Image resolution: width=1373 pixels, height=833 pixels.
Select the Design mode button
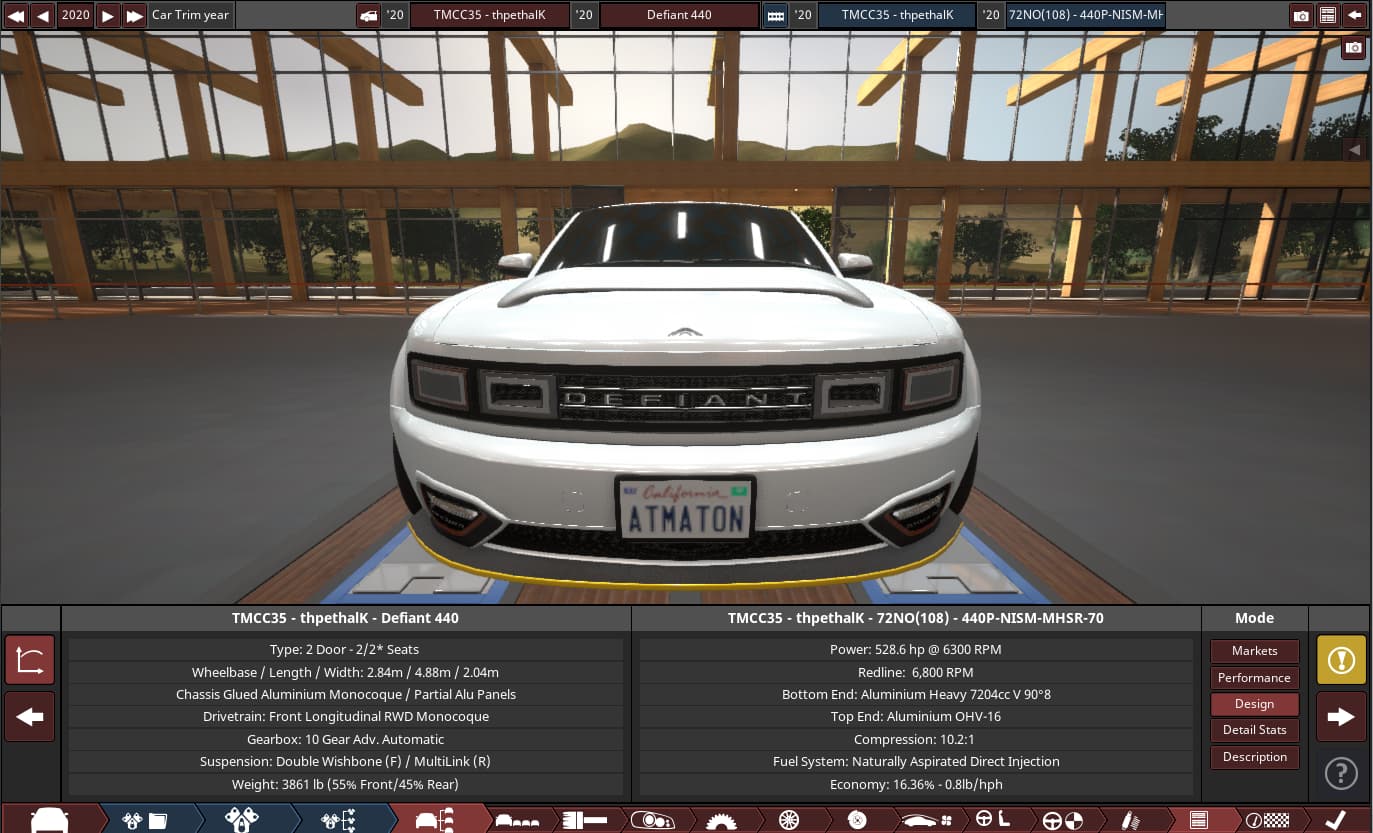coord(1254,703)
